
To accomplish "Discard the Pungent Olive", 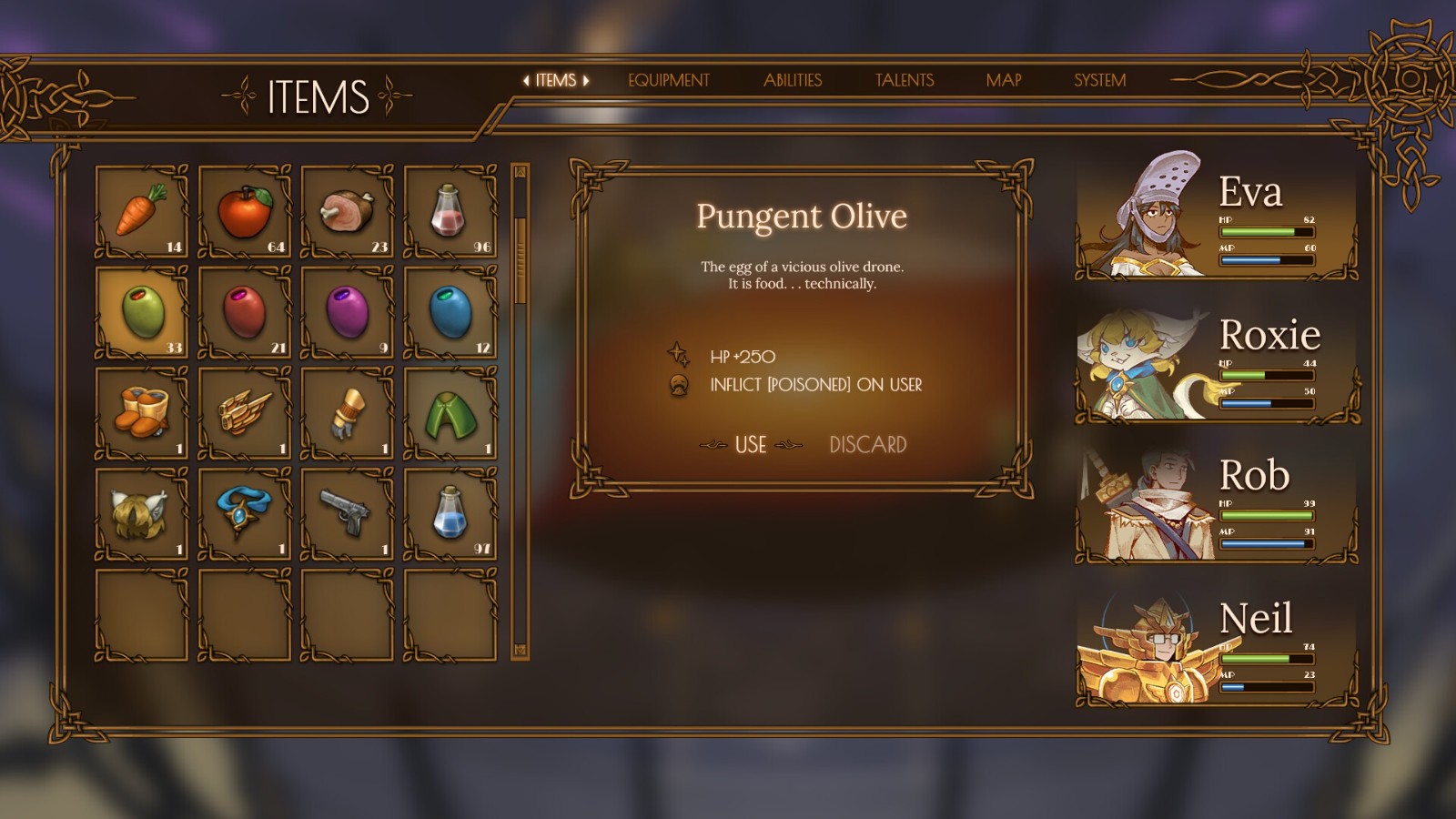I will click(x=867, y=445).
